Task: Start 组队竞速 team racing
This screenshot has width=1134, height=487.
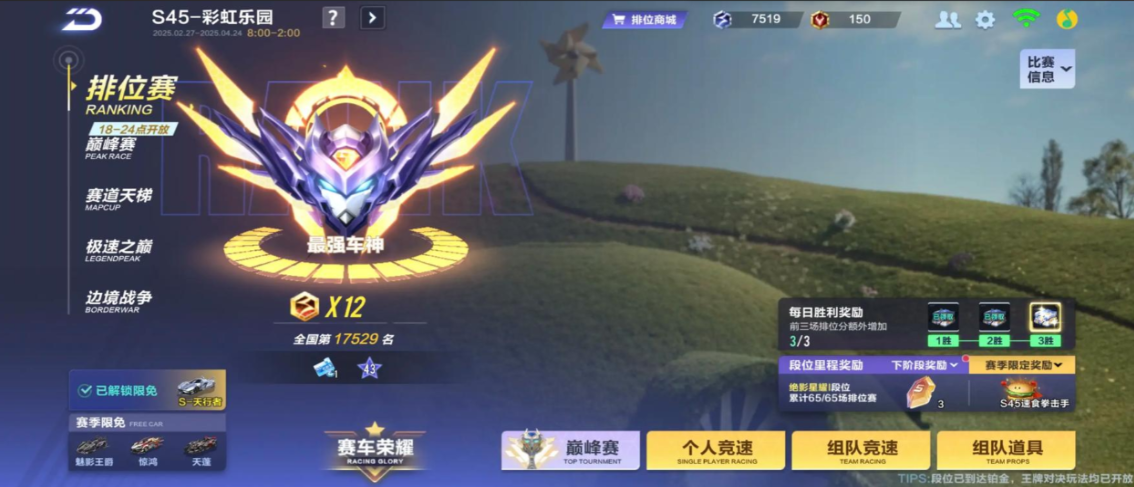Action: coord(860,450)
